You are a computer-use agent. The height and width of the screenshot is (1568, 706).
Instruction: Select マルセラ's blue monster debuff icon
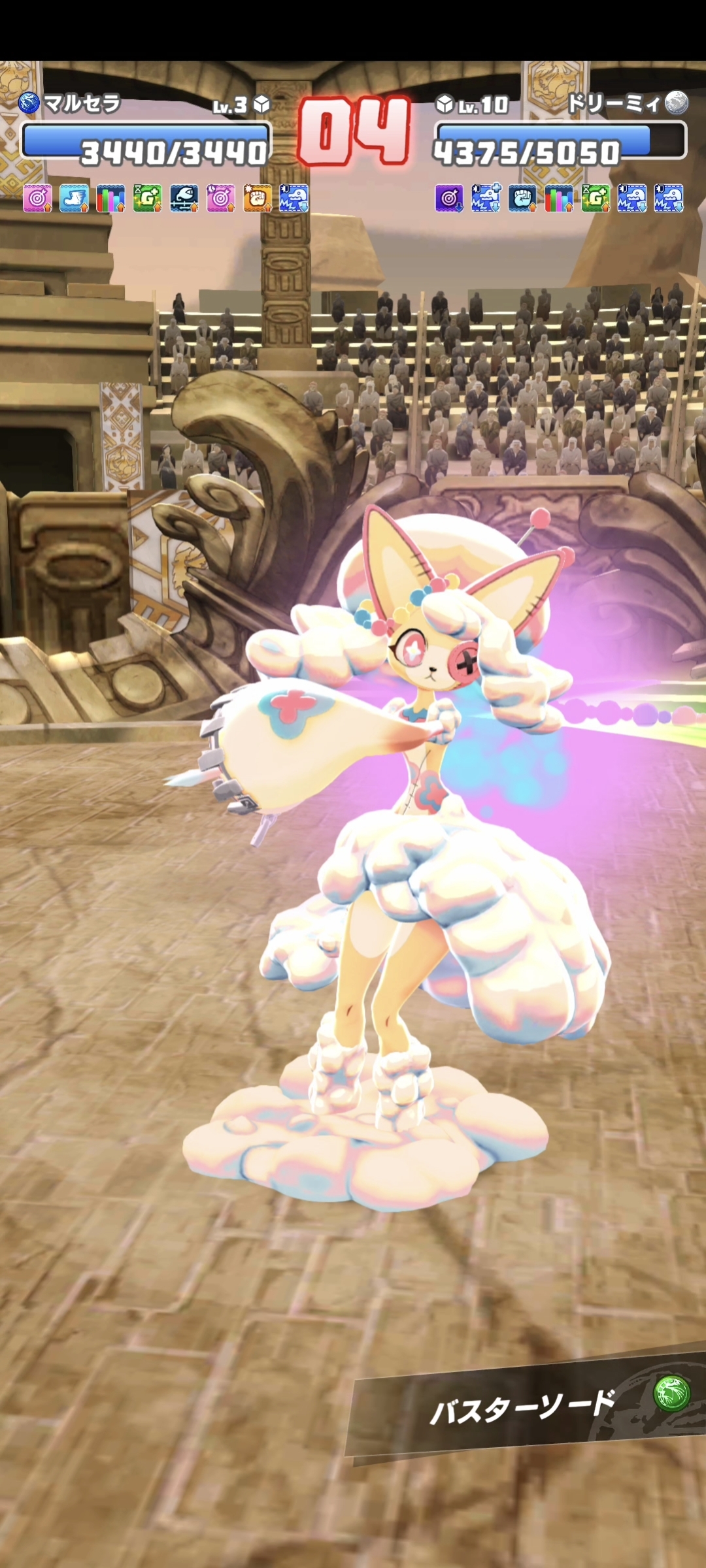pyautogui.click(x=294, y=198)
